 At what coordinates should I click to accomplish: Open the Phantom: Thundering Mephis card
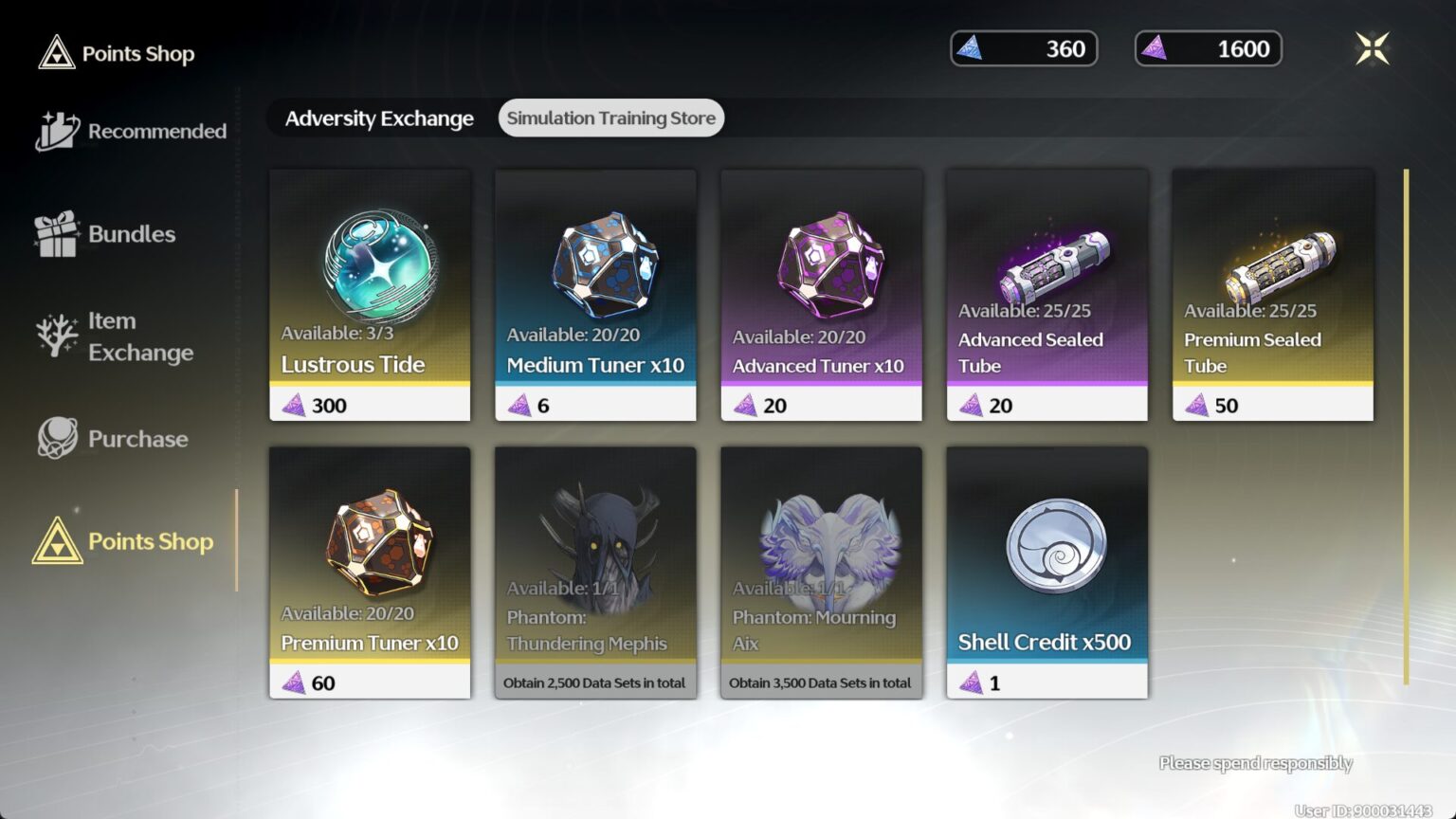click(x=595, y=569)
